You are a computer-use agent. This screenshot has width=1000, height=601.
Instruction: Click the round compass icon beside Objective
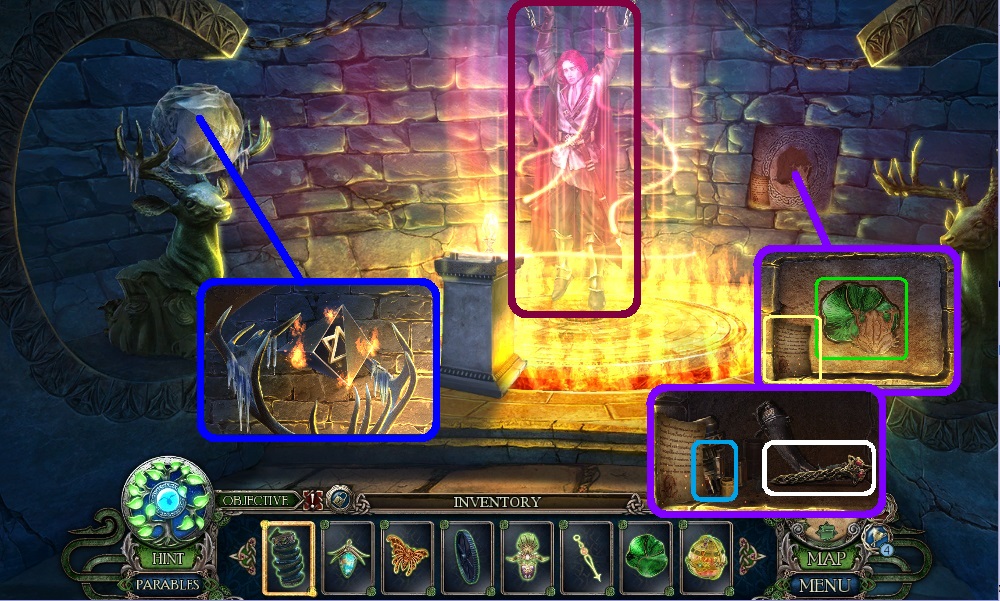341,500
